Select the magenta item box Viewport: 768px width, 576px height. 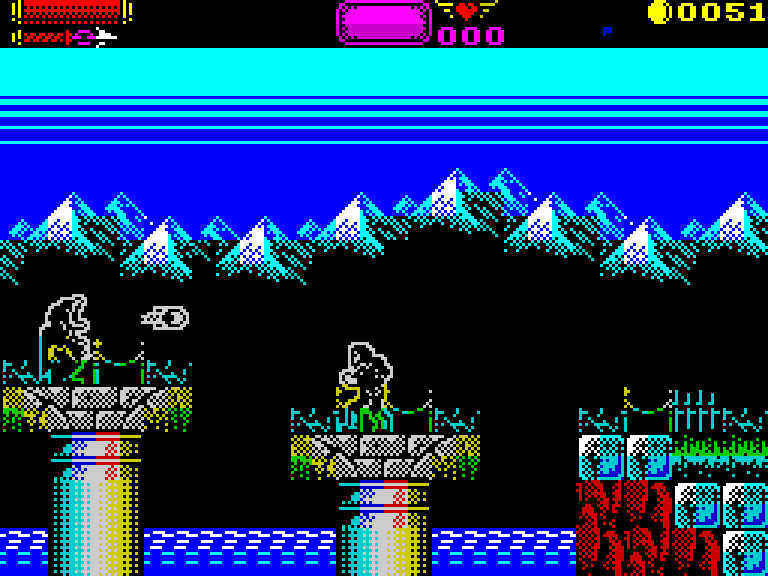click(383, 22)
